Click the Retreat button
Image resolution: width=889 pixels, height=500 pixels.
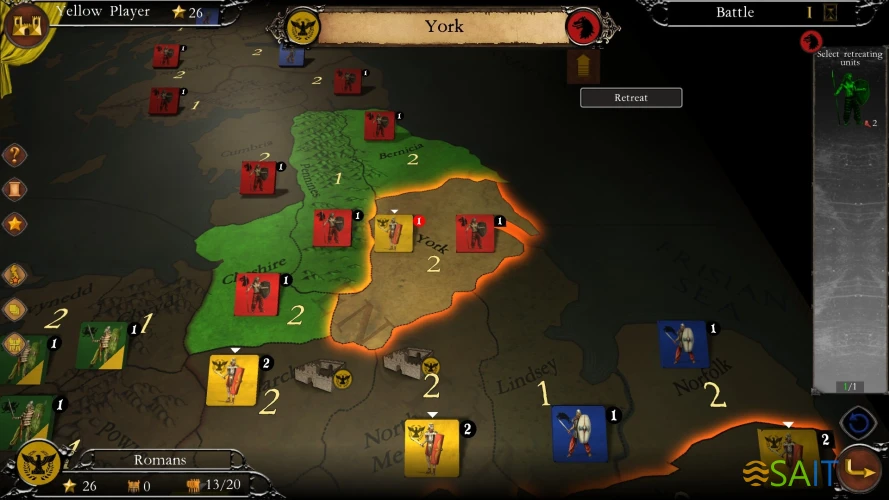[631, 98]
